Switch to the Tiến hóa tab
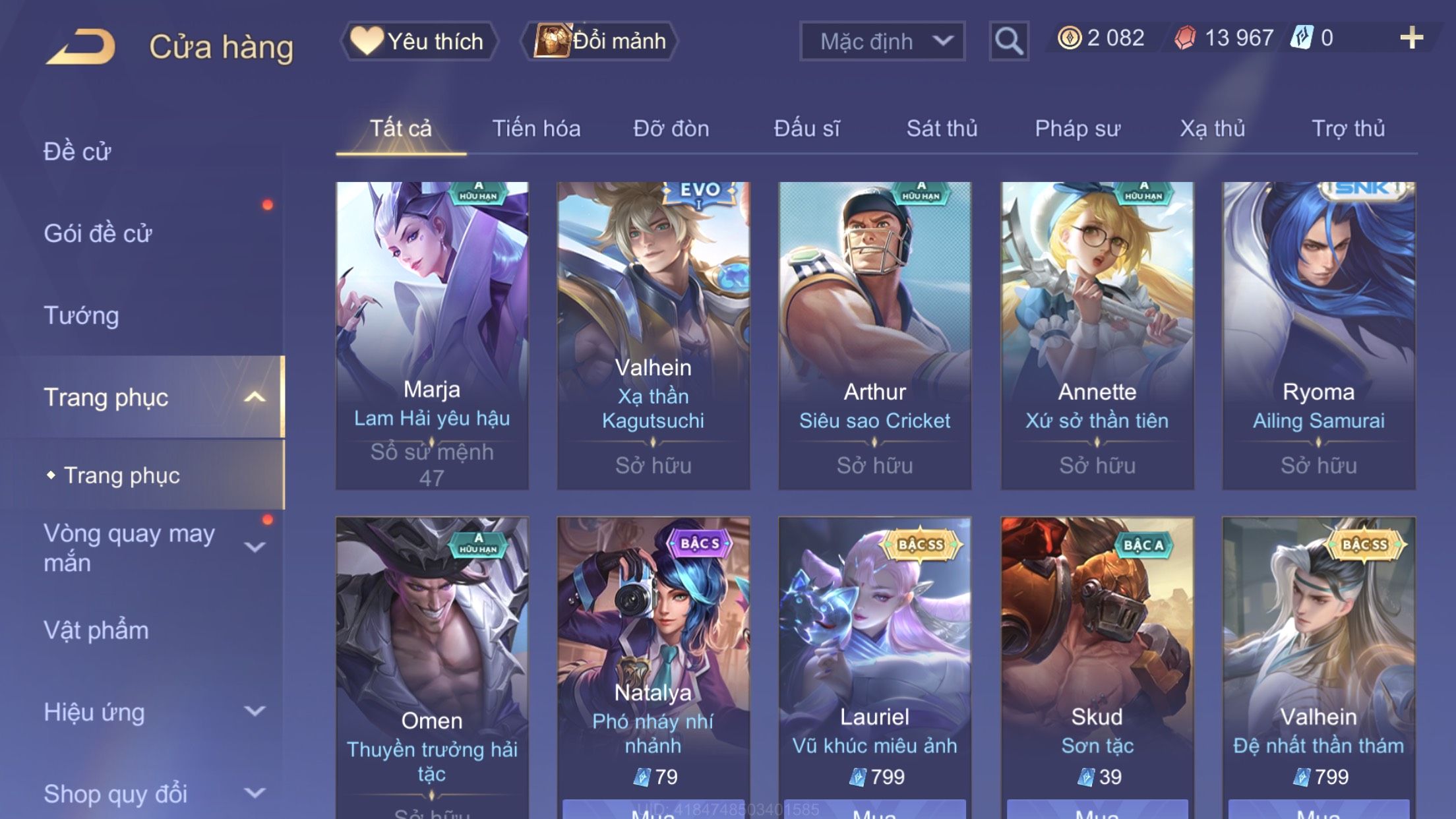1456x819 pixels. [536, 129]
